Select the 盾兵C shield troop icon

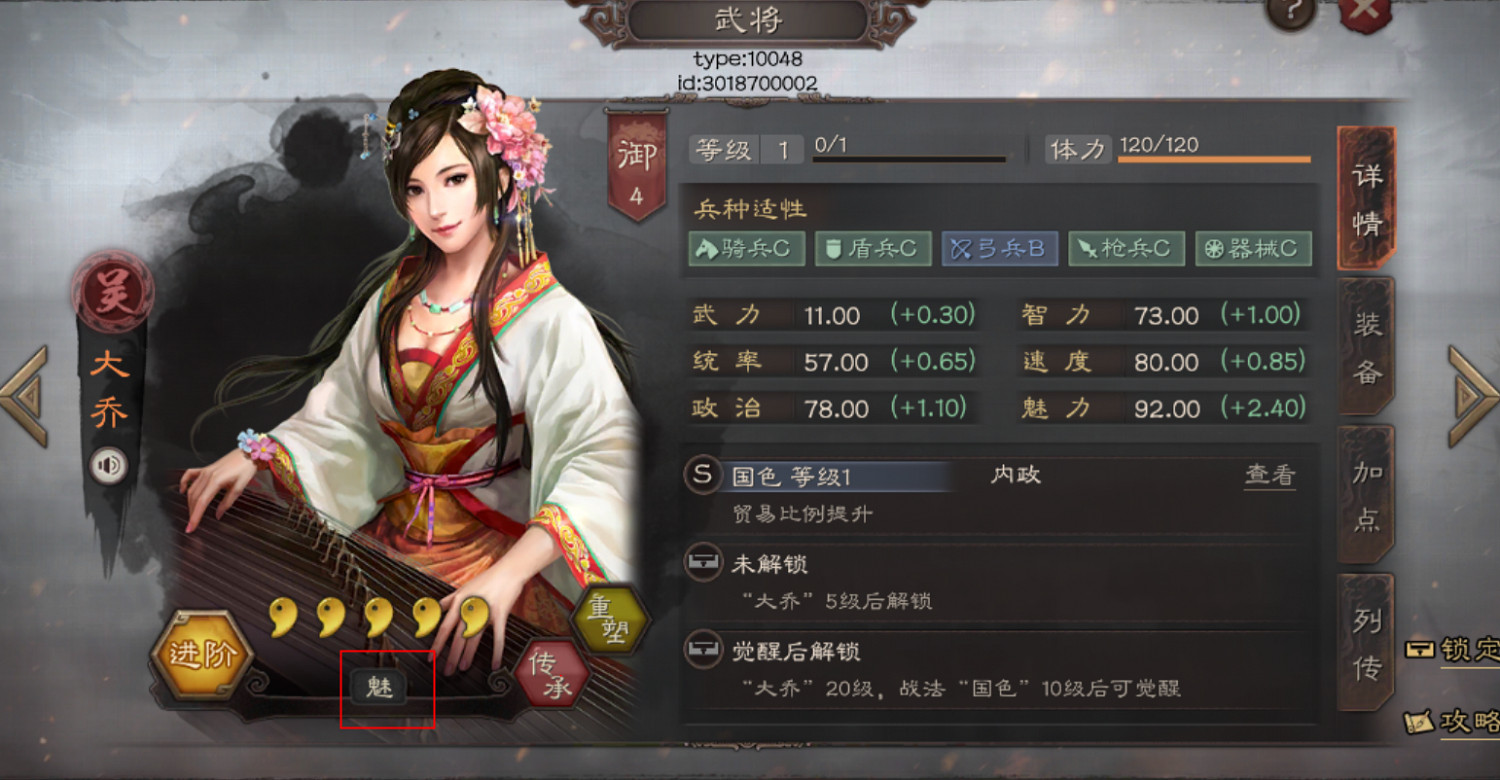click(x=872, y=248)
